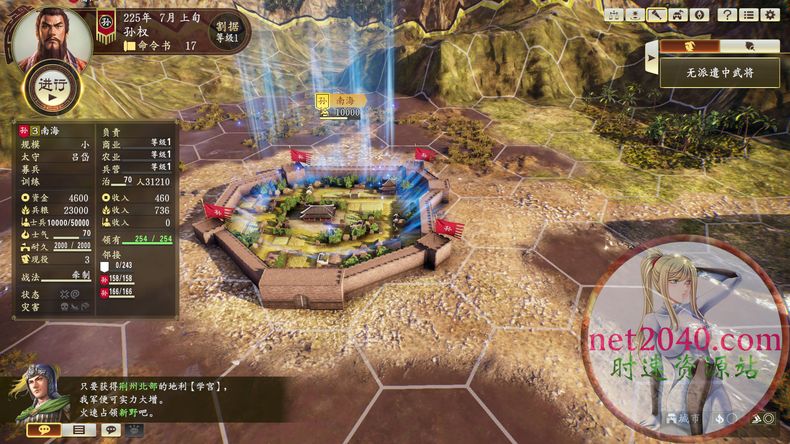The image size is (790, 444).
Task: Open the list menu icon
Action: 748,15
